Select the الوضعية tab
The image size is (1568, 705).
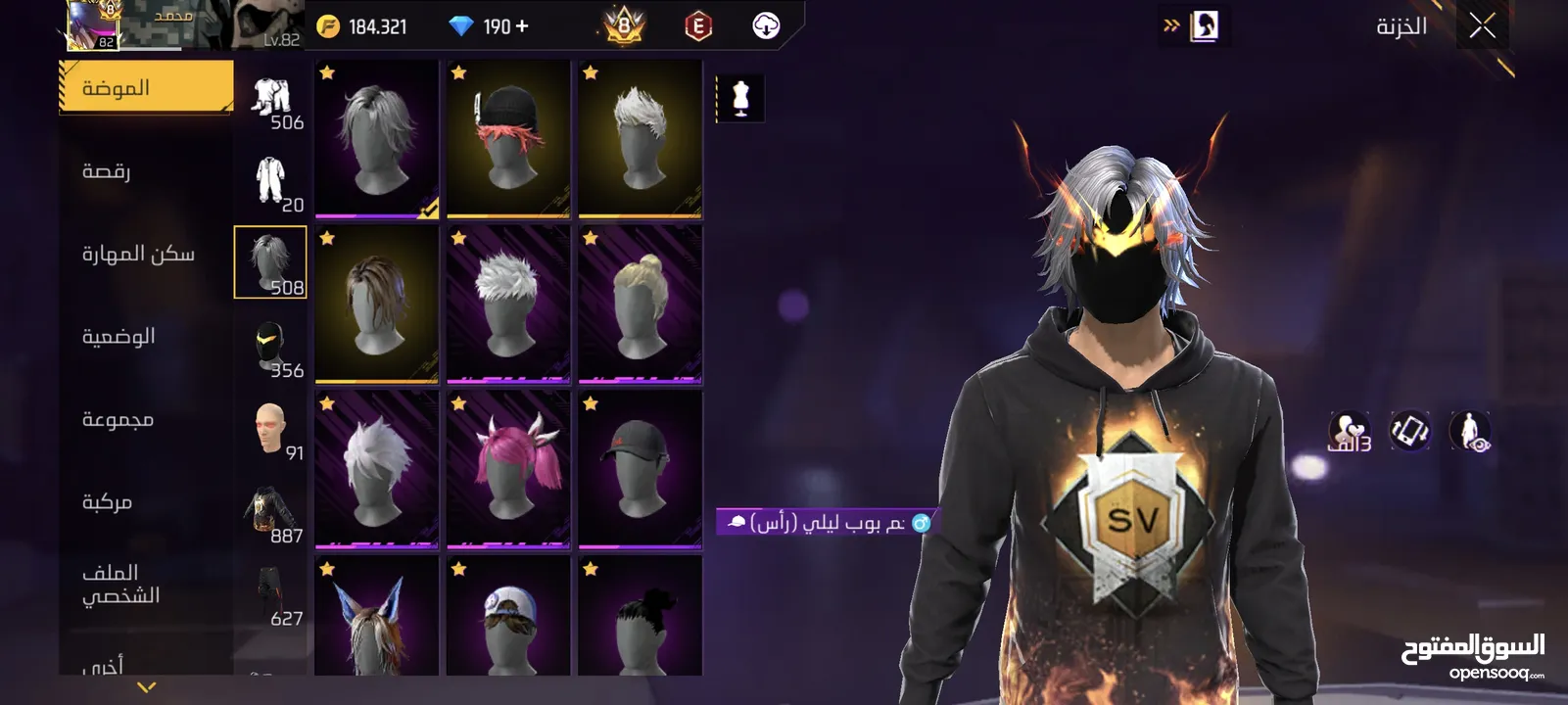119,337
